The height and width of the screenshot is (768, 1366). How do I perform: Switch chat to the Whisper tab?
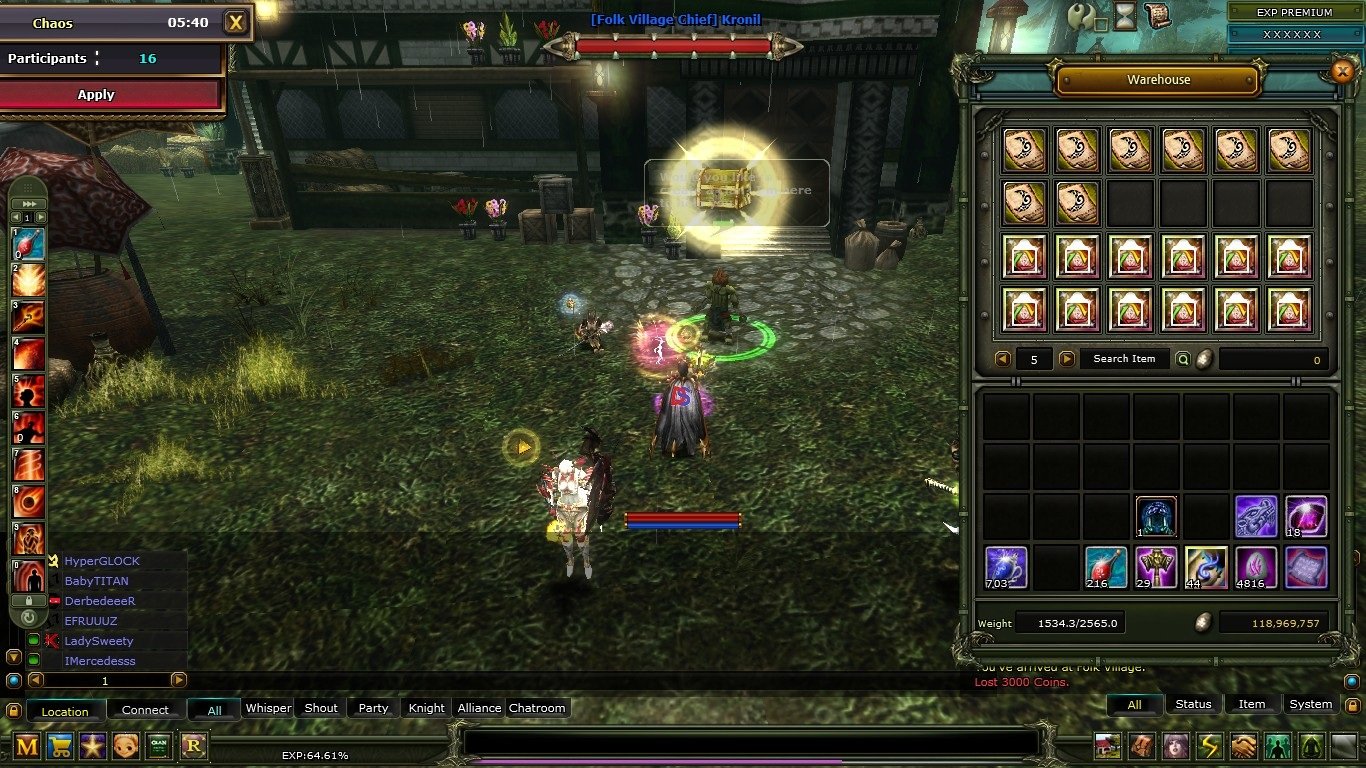[268, 708]
